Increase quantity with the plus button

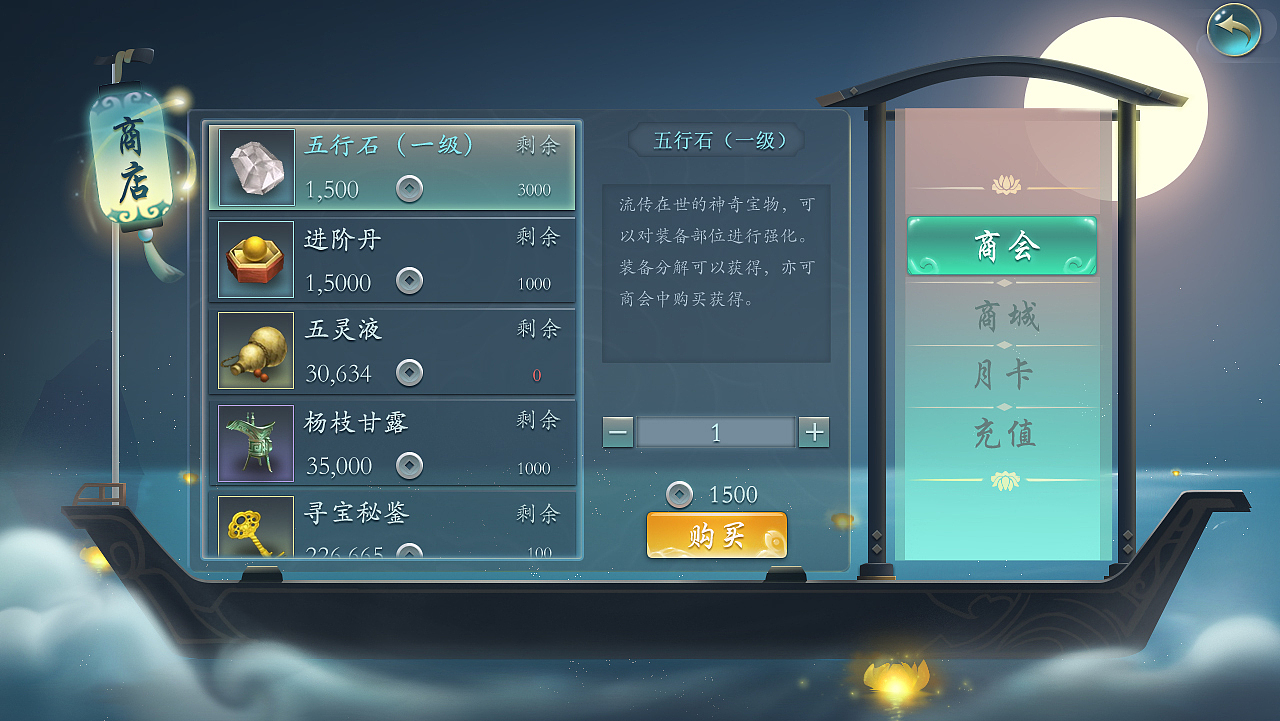pos(814,432)
